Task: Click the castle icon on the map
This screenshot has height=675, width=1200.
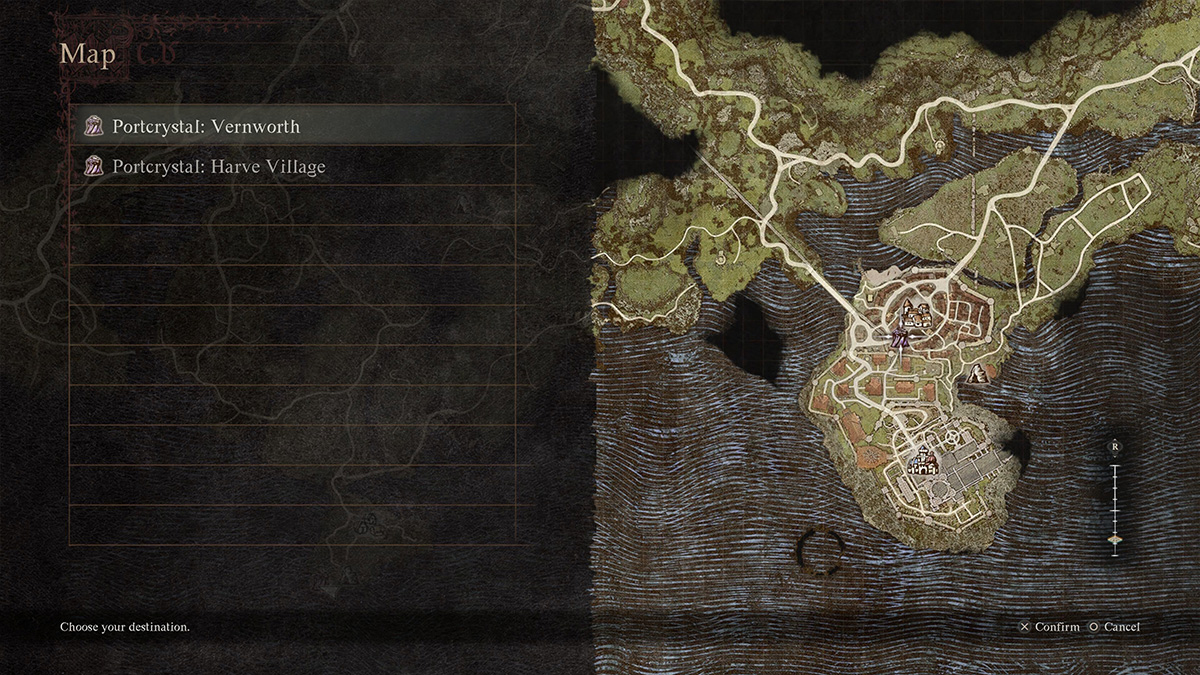Action: pos(921,463)
